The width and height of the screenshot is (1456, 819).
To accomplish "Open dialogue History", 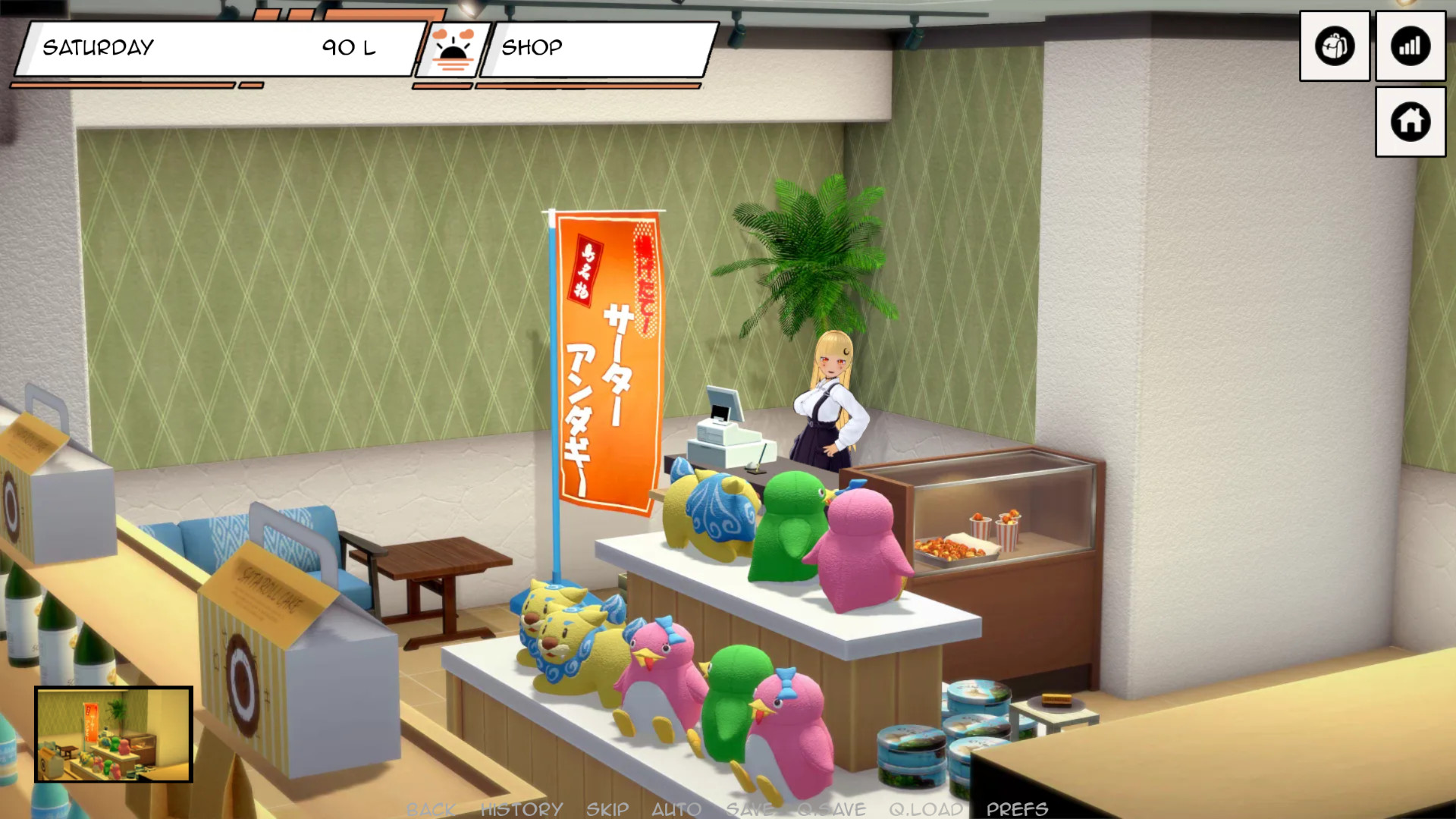I will 522,809.
